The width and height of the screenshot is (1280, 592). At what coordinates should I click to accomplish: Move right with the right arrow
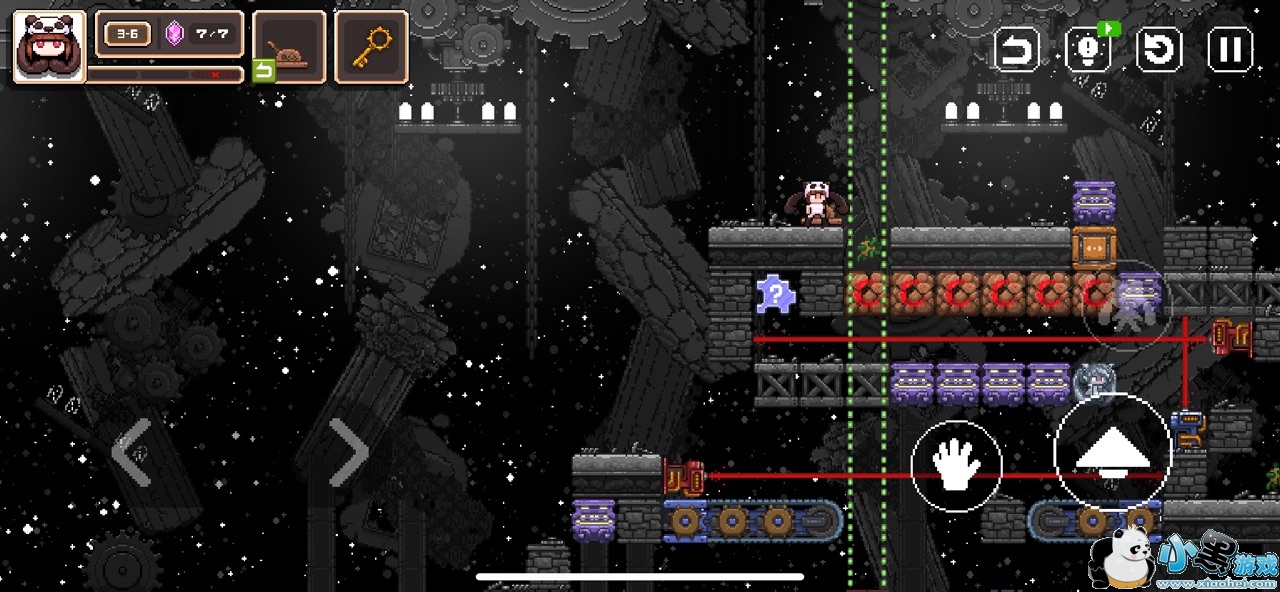348,452
